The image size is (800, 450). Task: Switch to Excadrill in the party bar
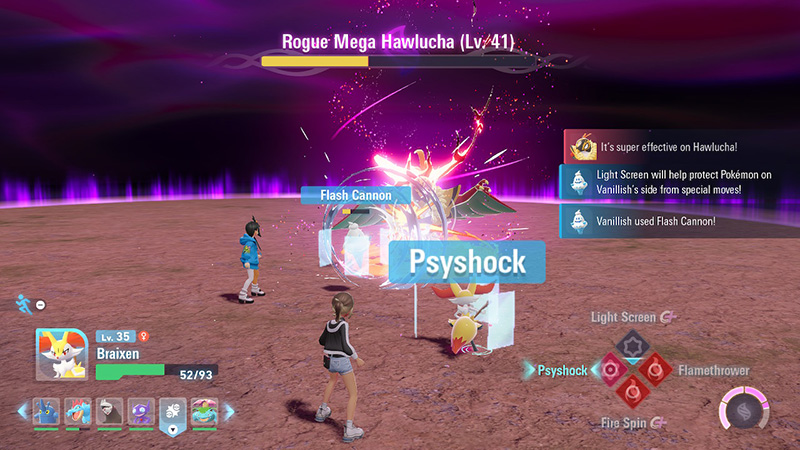click(110, 411)
